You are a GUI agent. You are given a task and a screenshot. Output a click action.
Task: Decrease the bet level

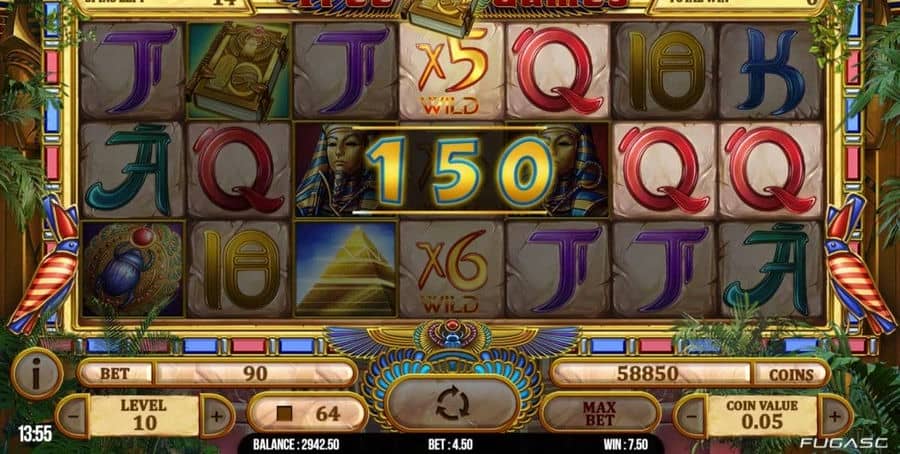(x=73, y=415)
